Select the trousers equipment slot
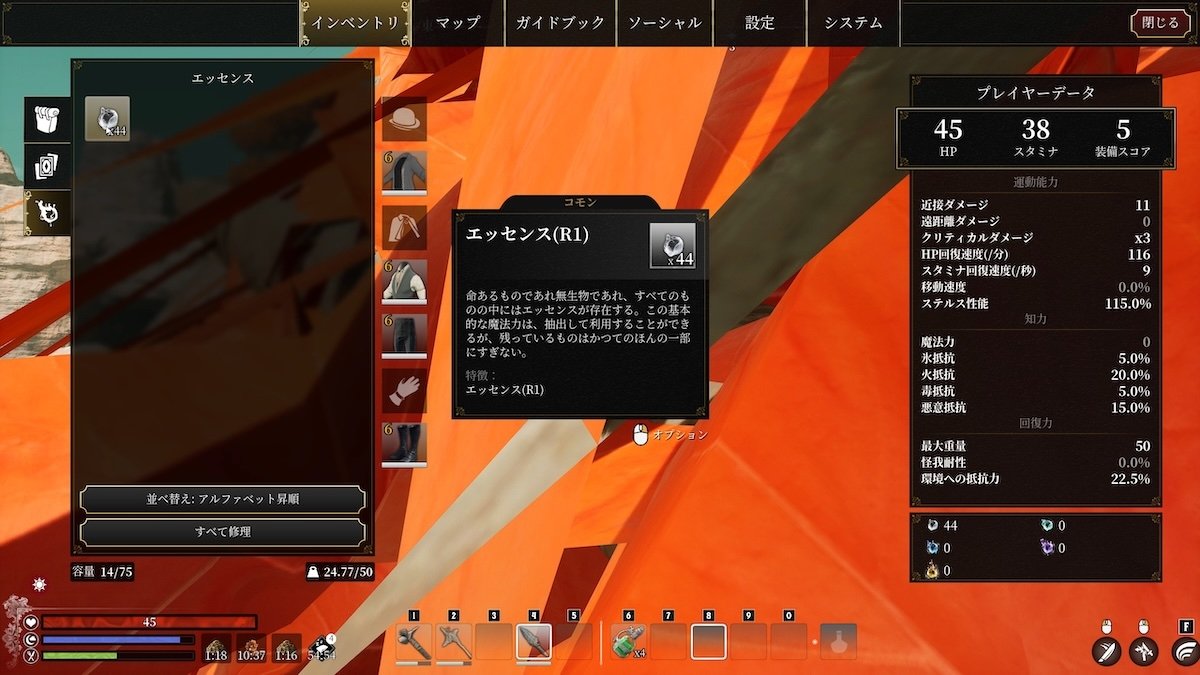The width and height of the screenshot is (1200, 675). pyautogui.click(x=404, y=336)
